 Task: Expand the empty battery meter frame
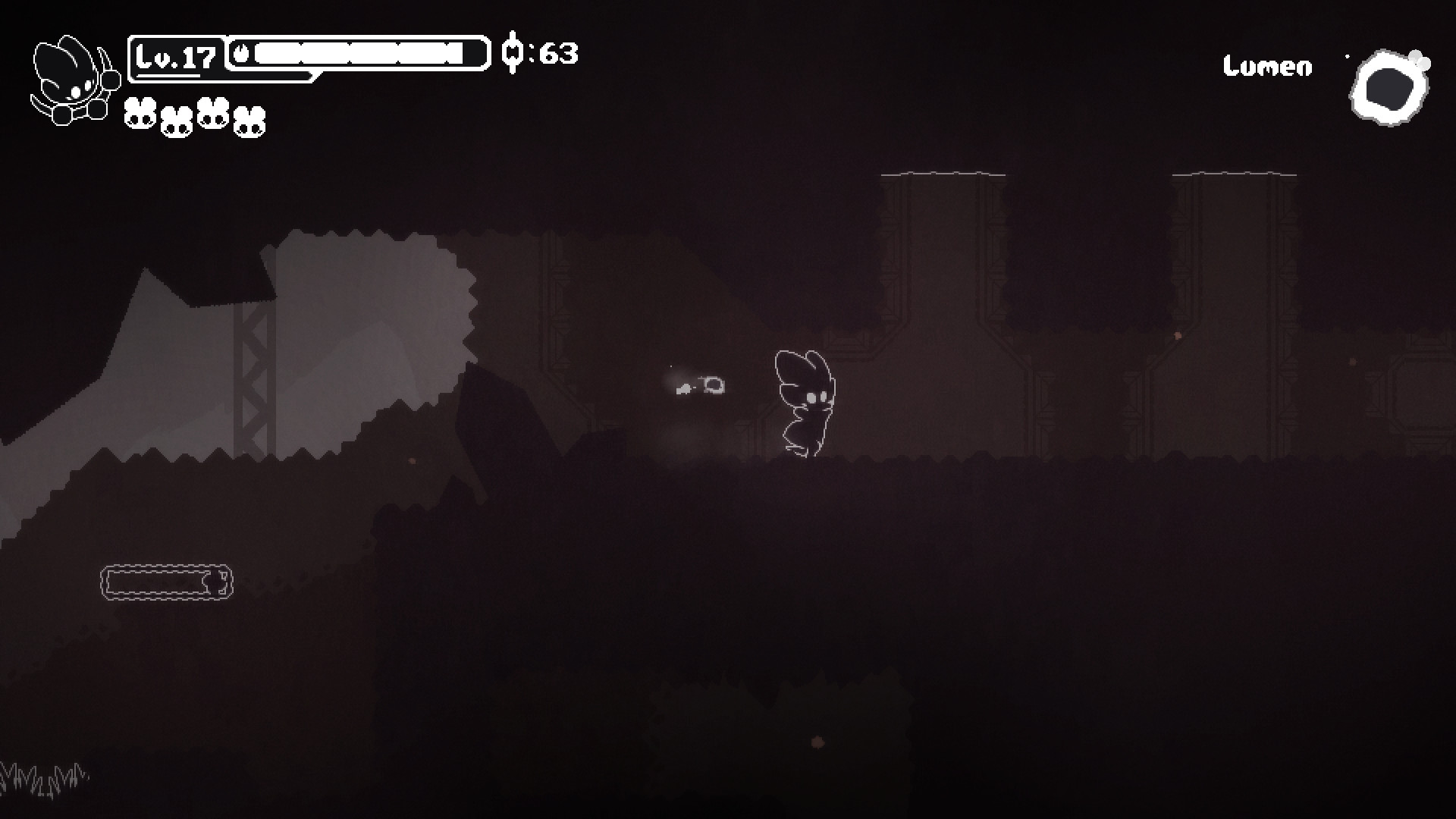165,584
